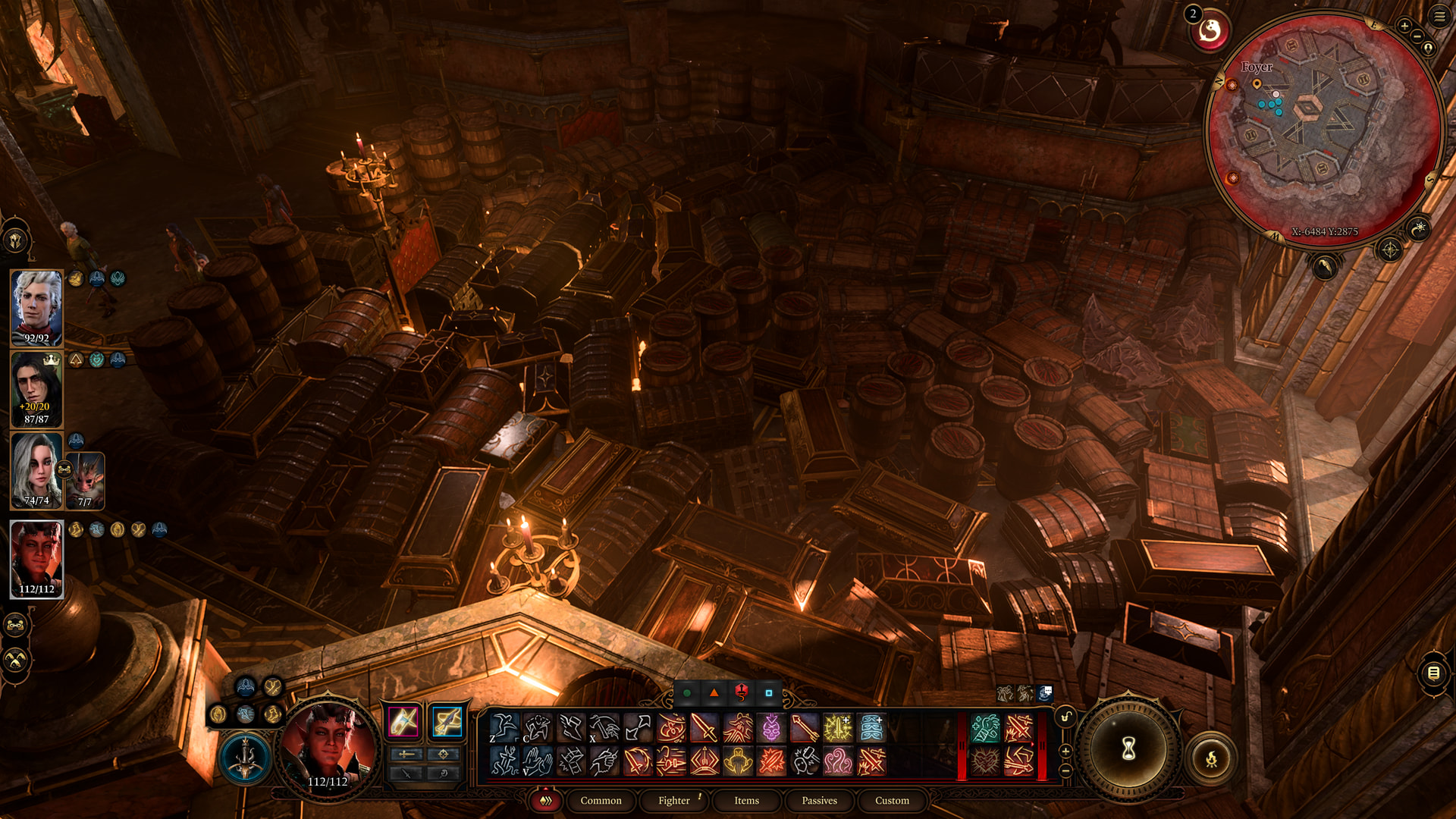The width and height of the screenshot is (1456, 819).
Task: Click the red inspiration orb near minimap
Action: pyautogui.click(x=1210, y=31)
